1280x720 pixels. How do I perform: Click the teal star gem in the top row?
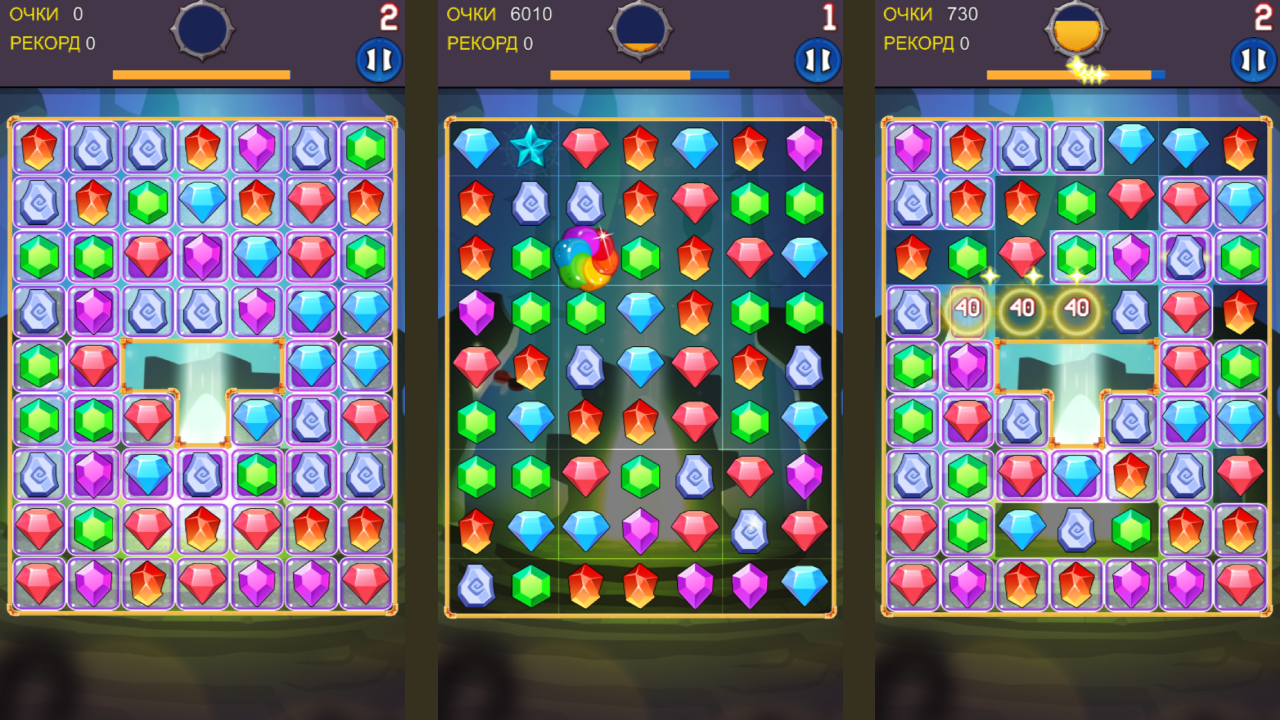click(x=533, y=148)
